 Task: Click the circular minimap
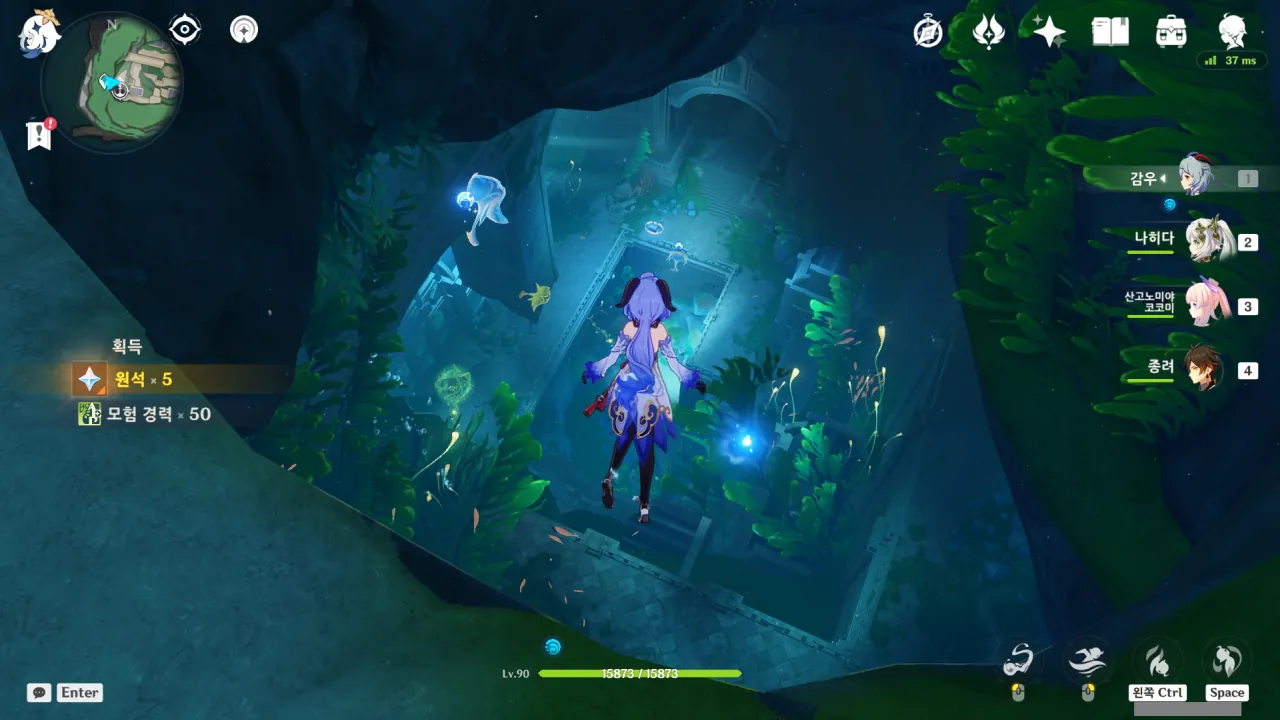pos(111,82)
